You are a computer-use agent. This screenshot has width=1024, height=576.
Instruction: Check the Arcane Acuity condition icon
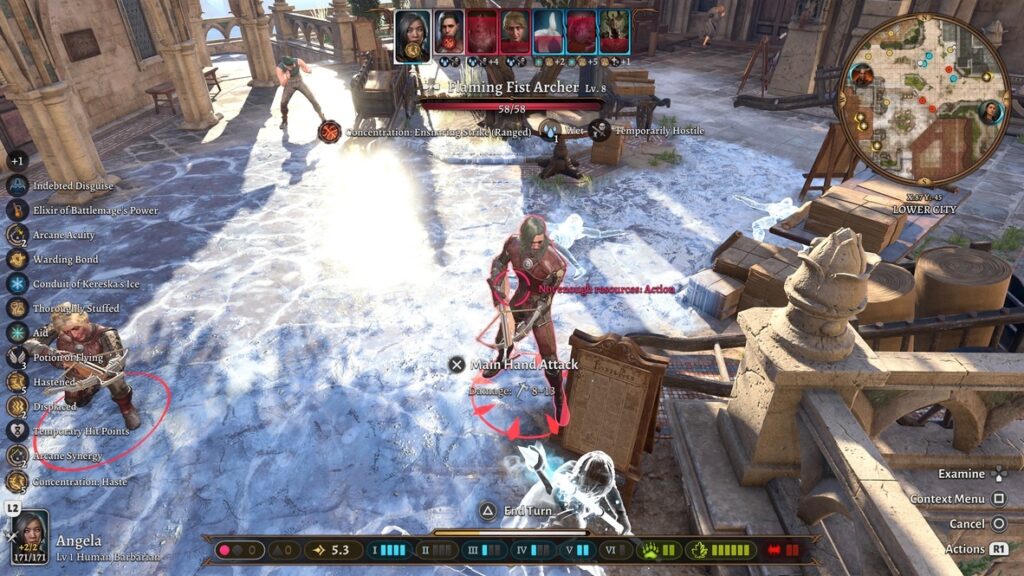[17, 235]
